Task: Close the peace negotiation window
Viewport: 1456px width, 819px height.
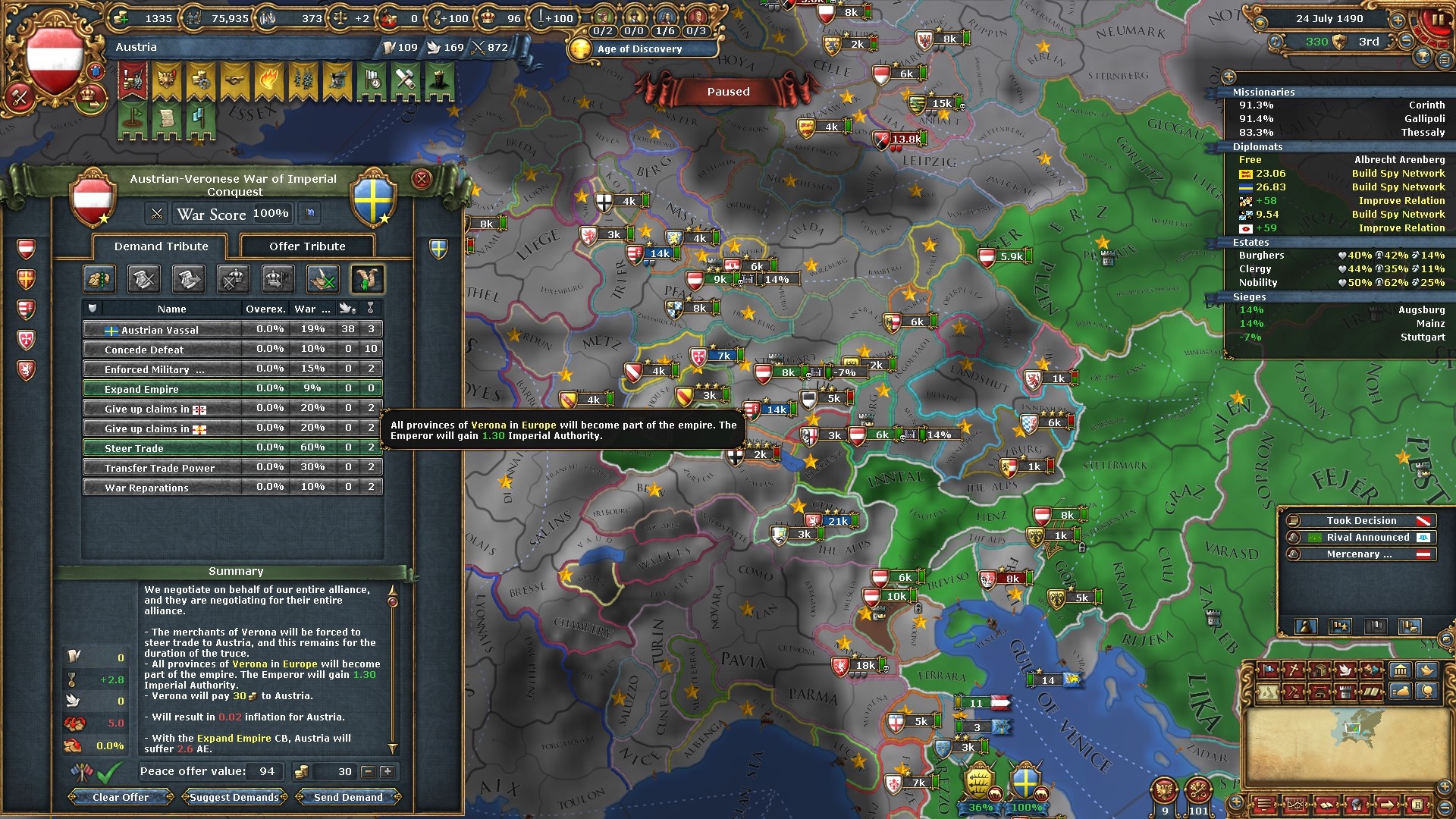Action: (421, 179)
